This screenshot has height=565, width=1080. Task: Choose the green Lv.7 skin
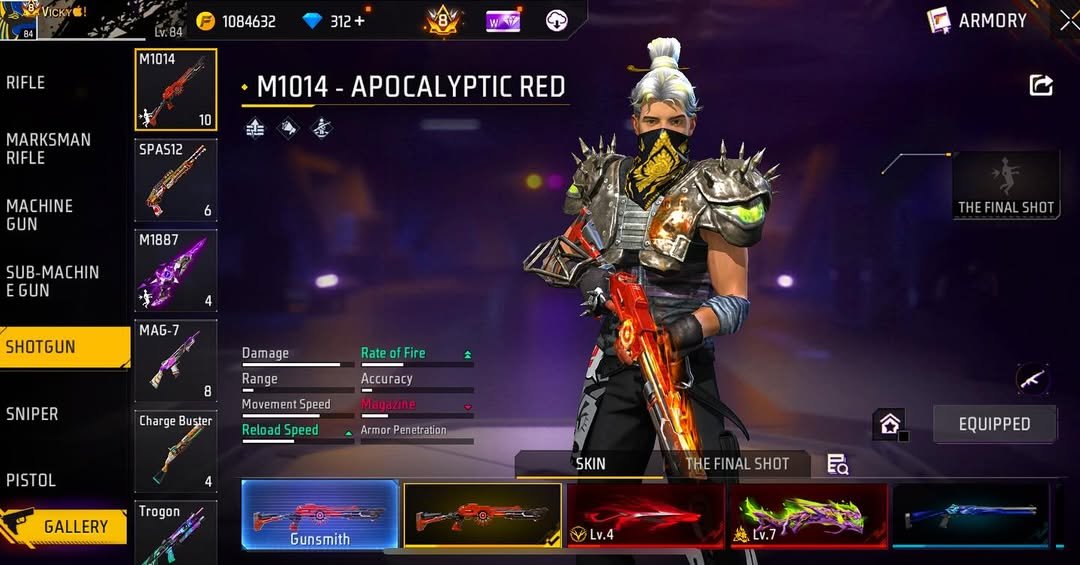tap(808, 516)
